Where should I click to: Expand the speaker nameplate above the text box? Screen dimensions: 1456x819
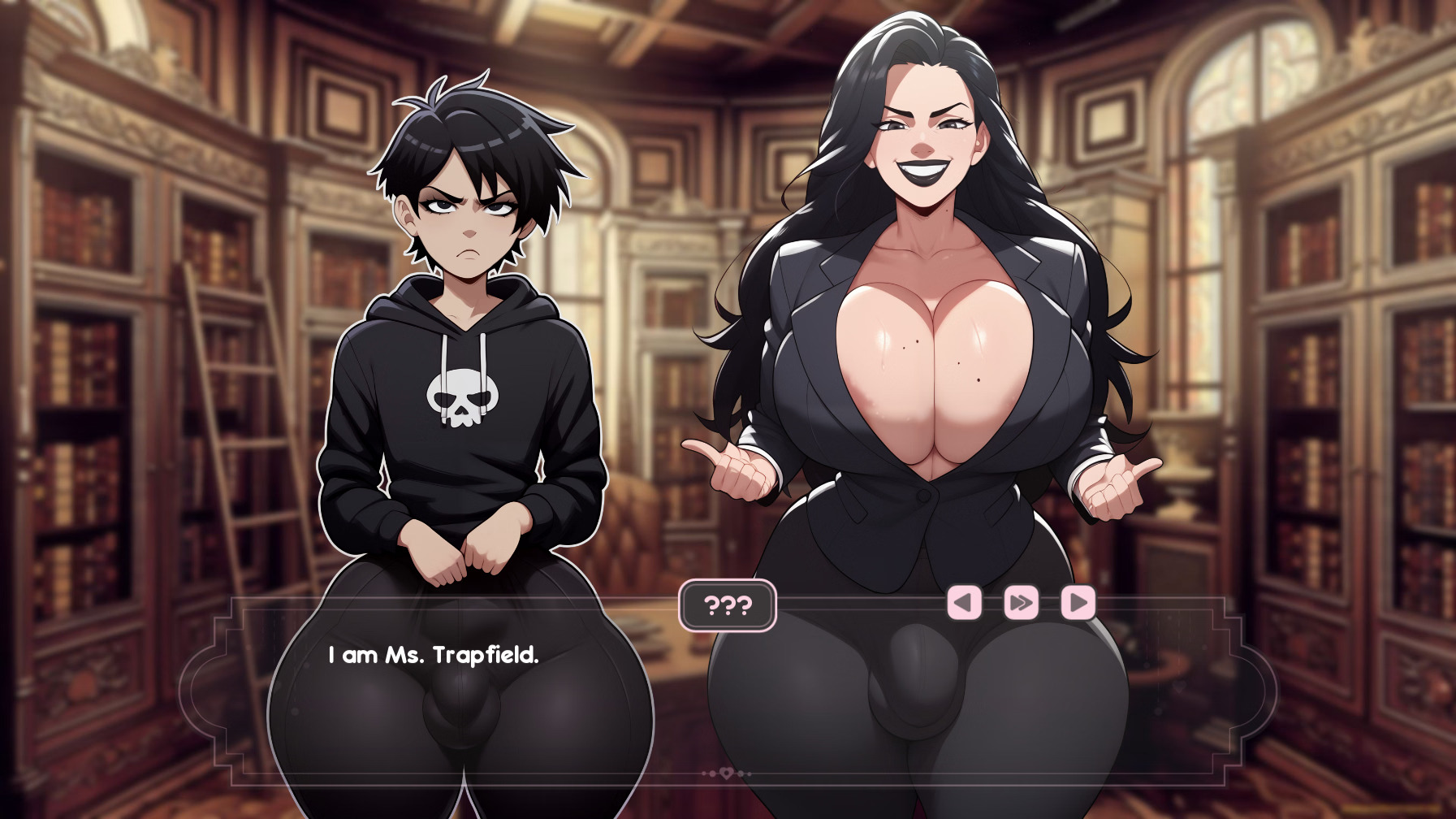point(728,604)
